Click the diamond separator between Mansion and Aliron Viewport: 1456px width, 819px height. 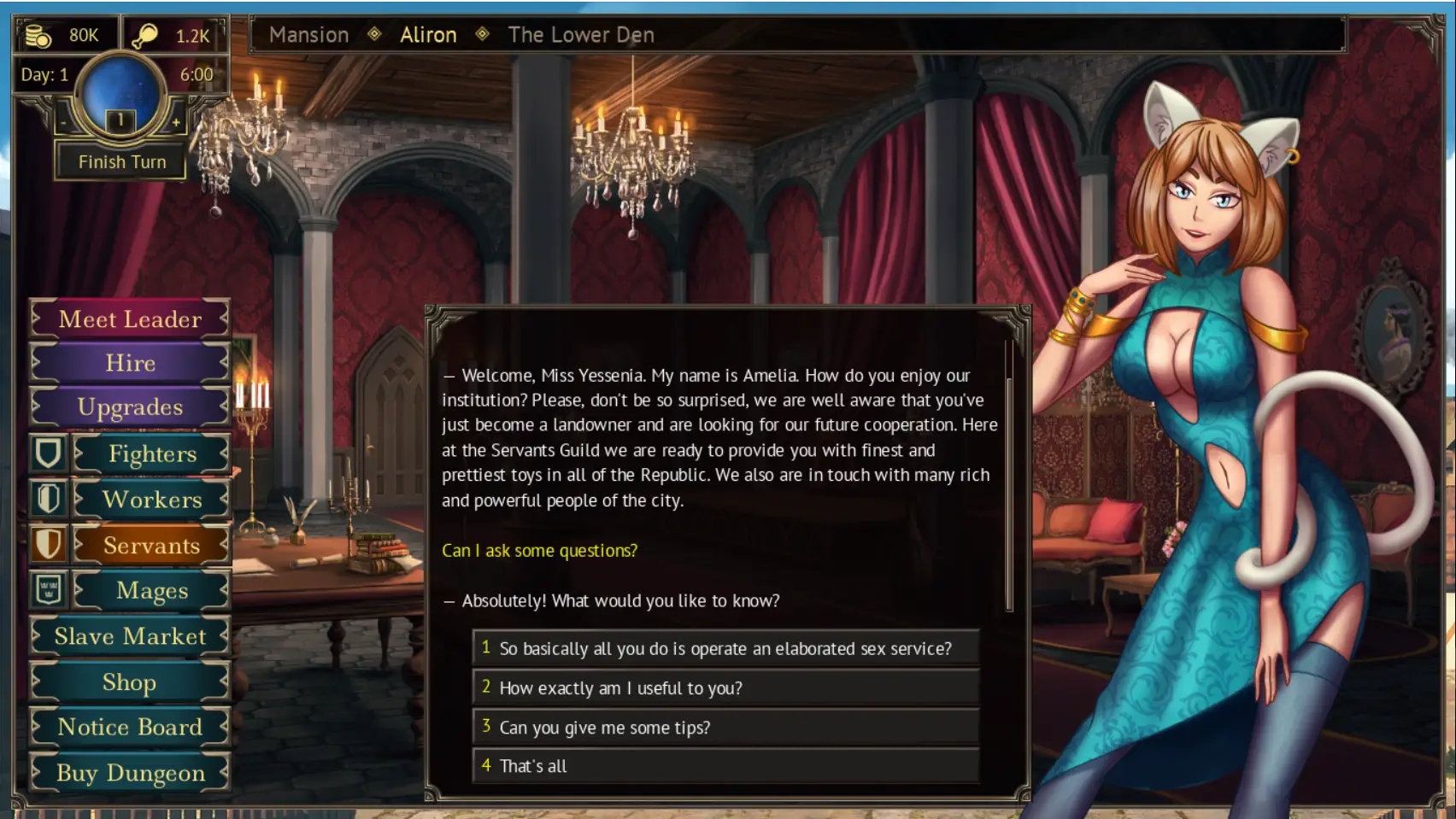[x=373, y=35]
